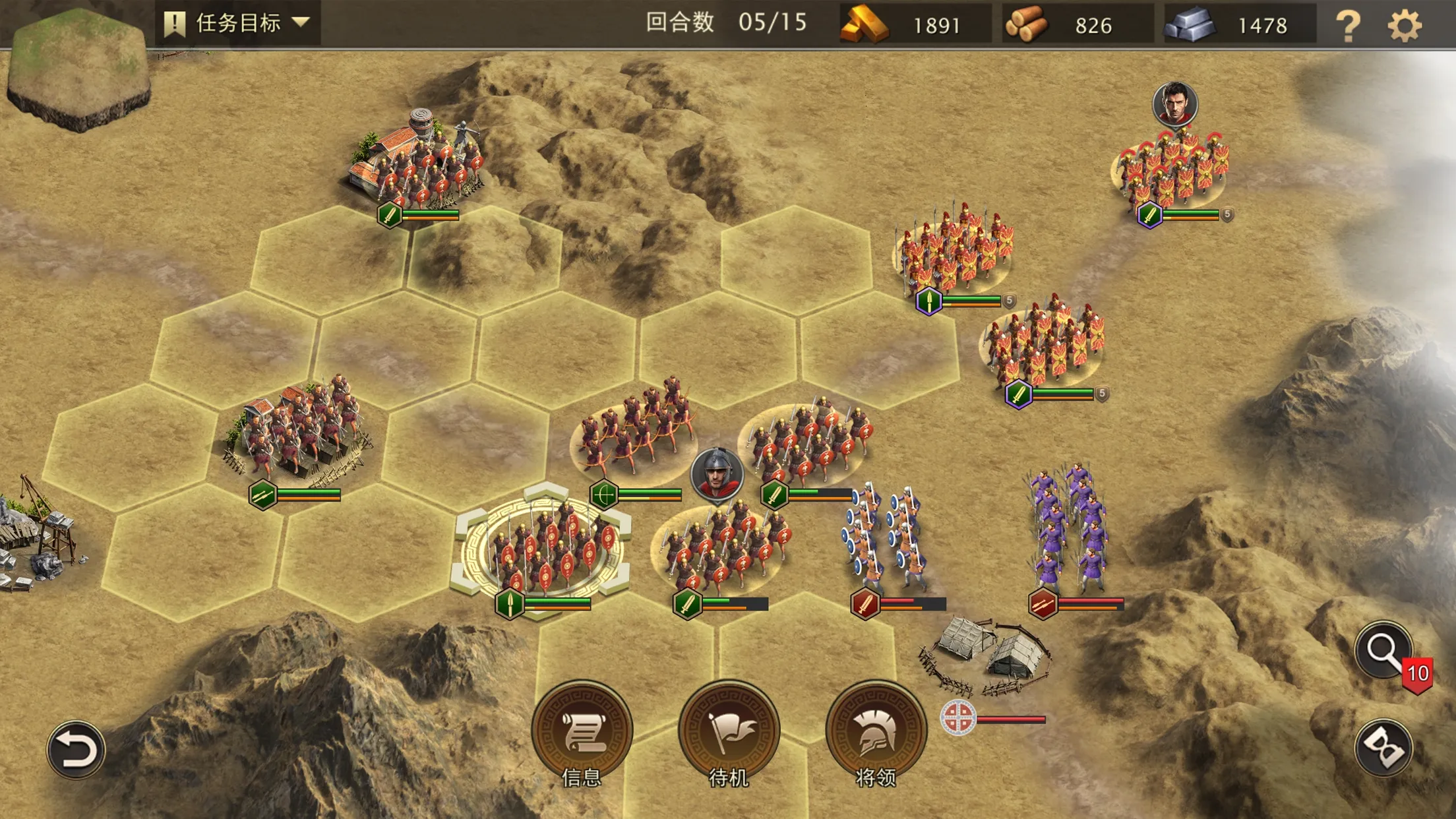
Task: Click the helmeted general portrait on the map
Action: pyautogui.click(x=717, y=474)
